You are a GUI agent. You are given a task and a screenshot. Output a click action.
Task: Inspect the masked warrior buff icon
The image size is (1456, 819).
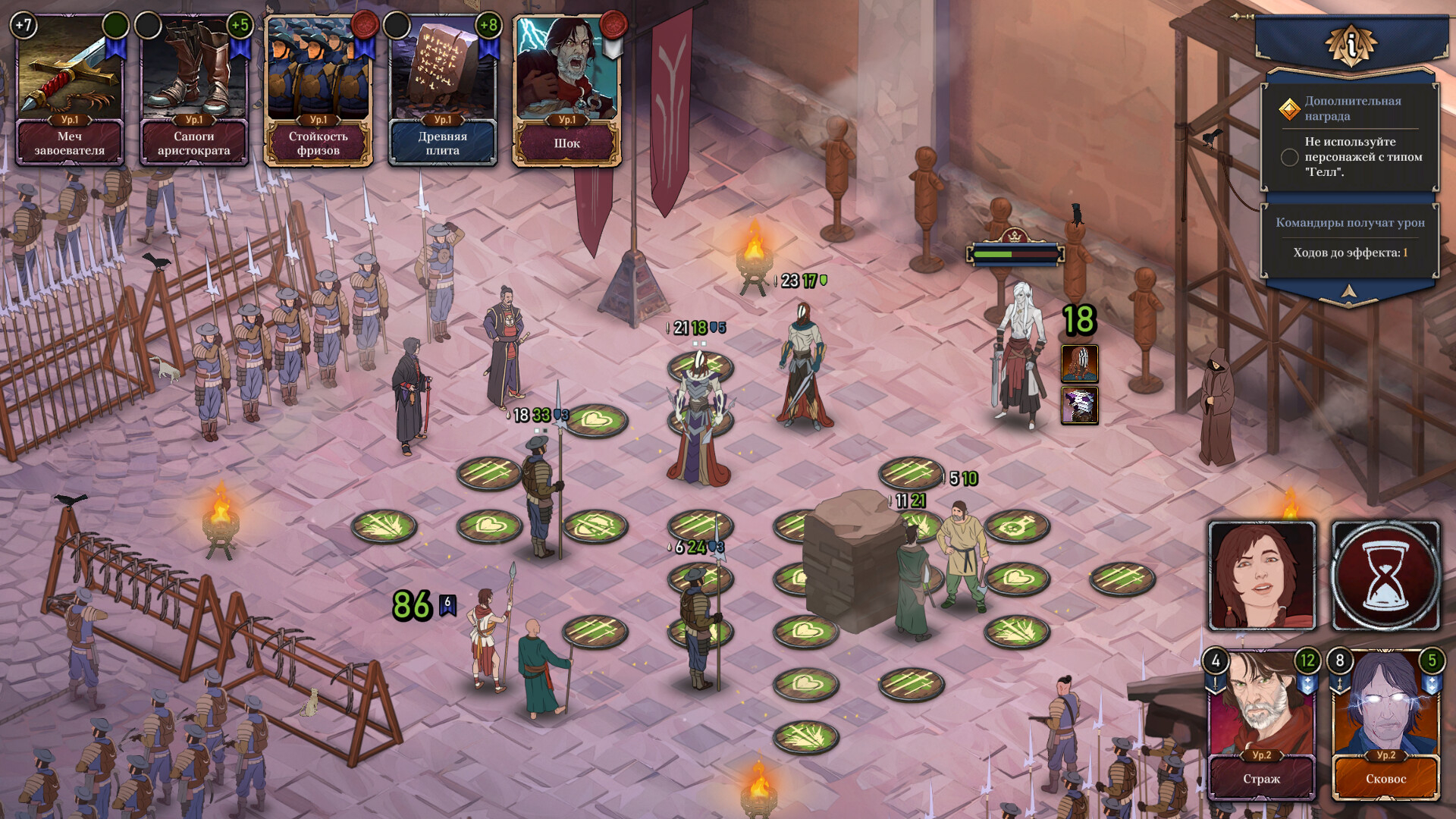(x=1079, y=364)
